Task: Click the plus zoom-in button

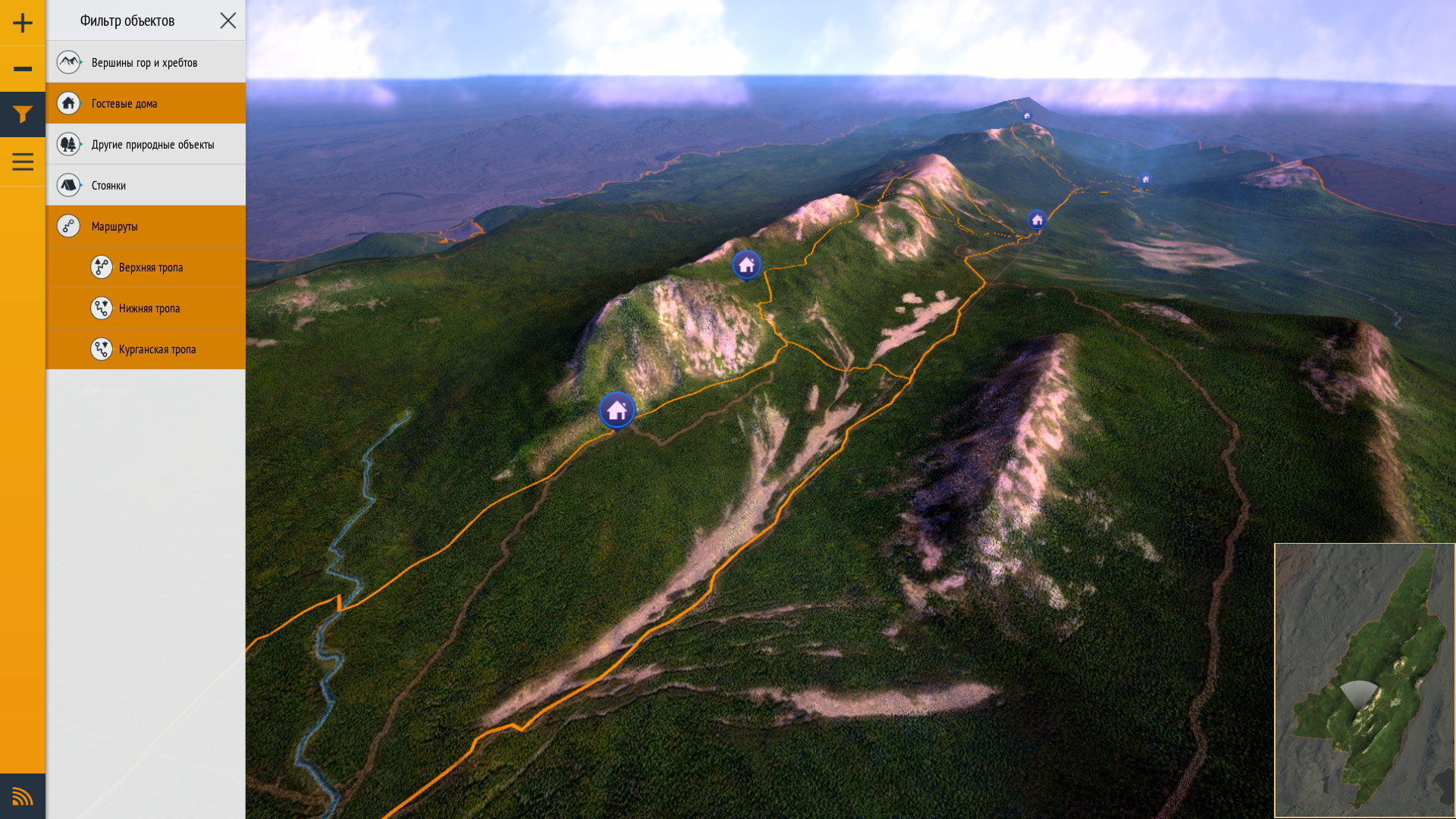Action: (x=23, y=23)
